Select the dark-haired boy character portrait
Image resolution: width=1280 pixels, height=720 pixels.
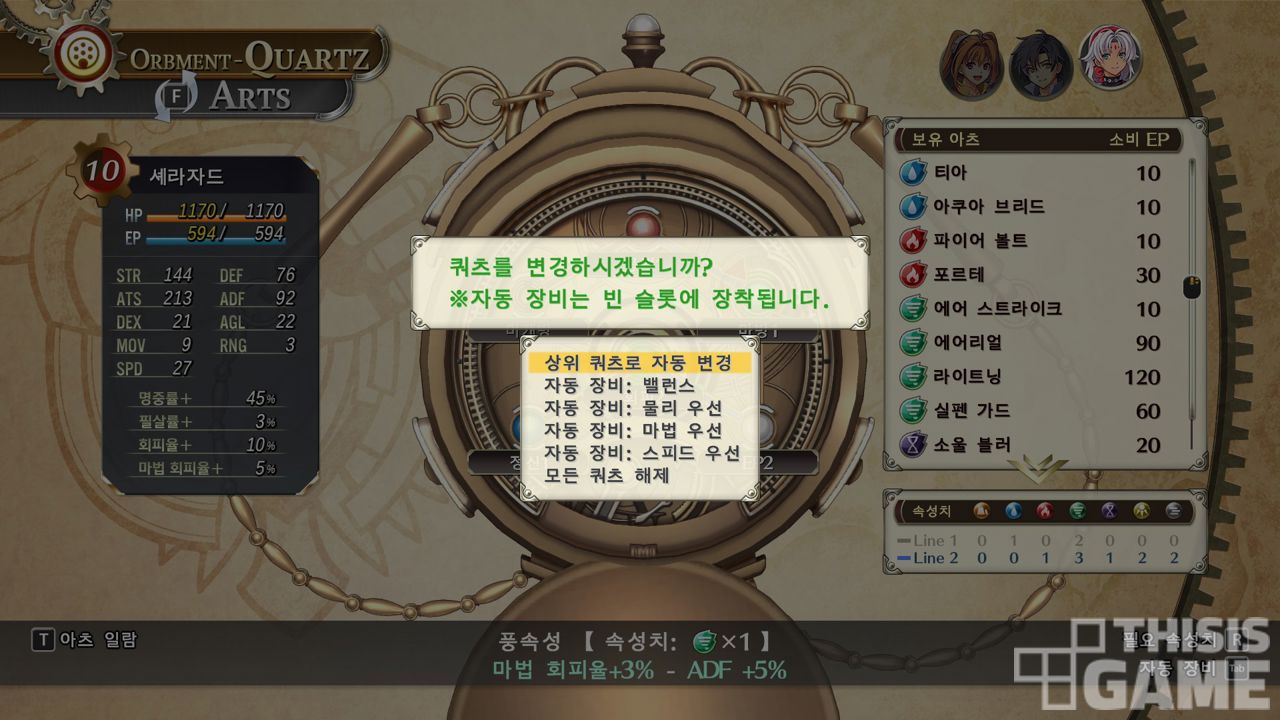pyautogui.click(x=1040, y=65)
